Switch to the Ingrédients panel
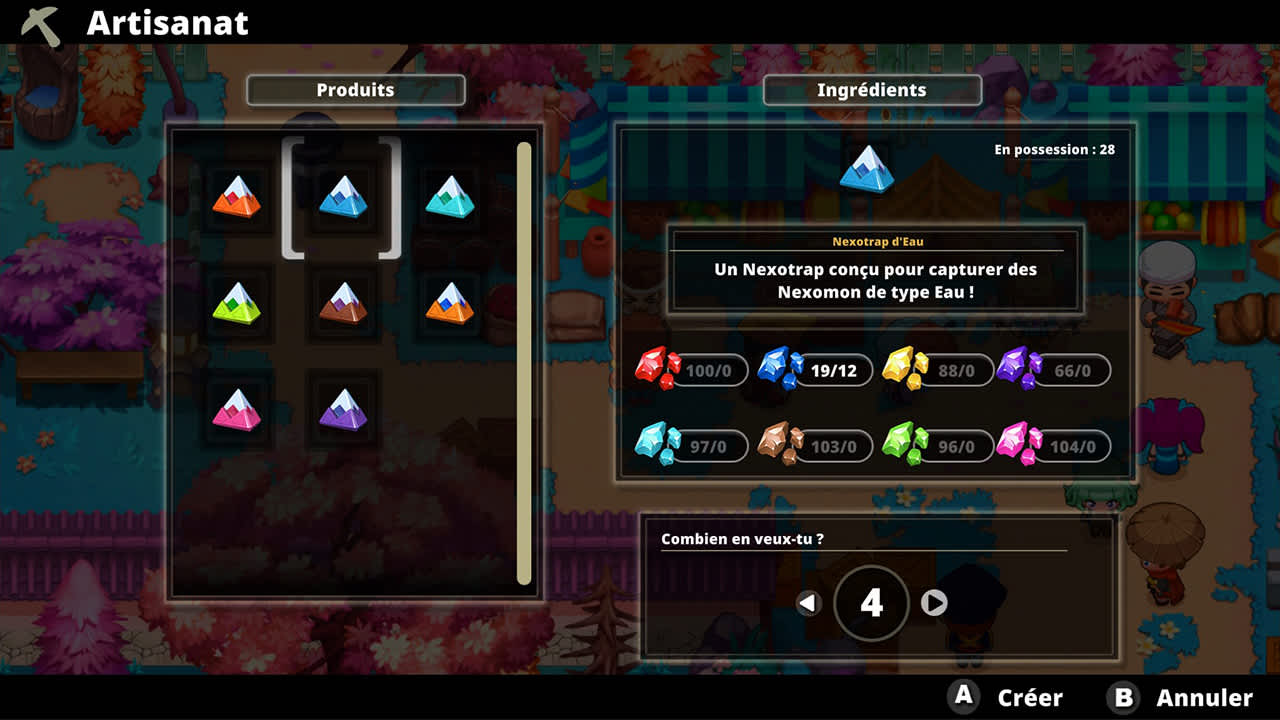This screenshot has height=720, width=1280. coord(872,89)
